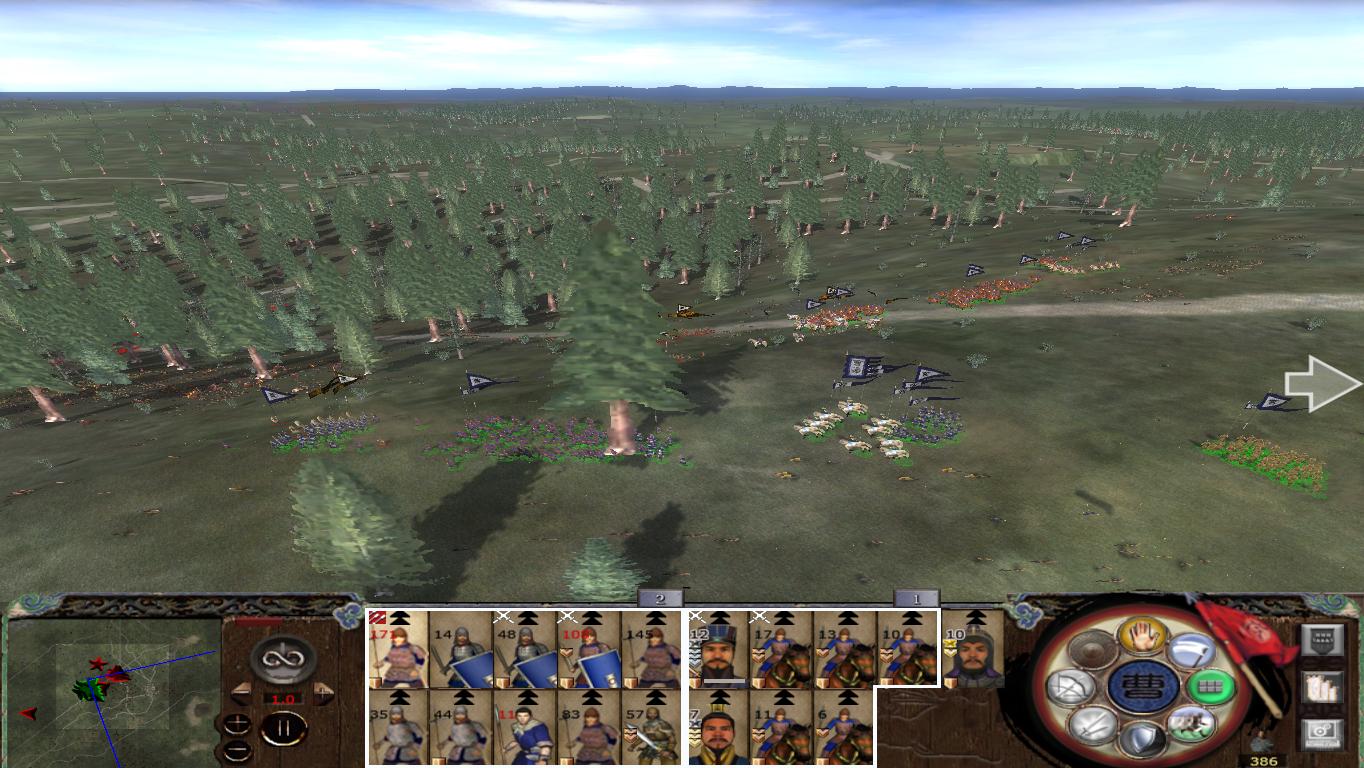Click the speed decrease arrow
Image resolution: width=1364 pixels, height=768 pixels.
pos(240,692)
